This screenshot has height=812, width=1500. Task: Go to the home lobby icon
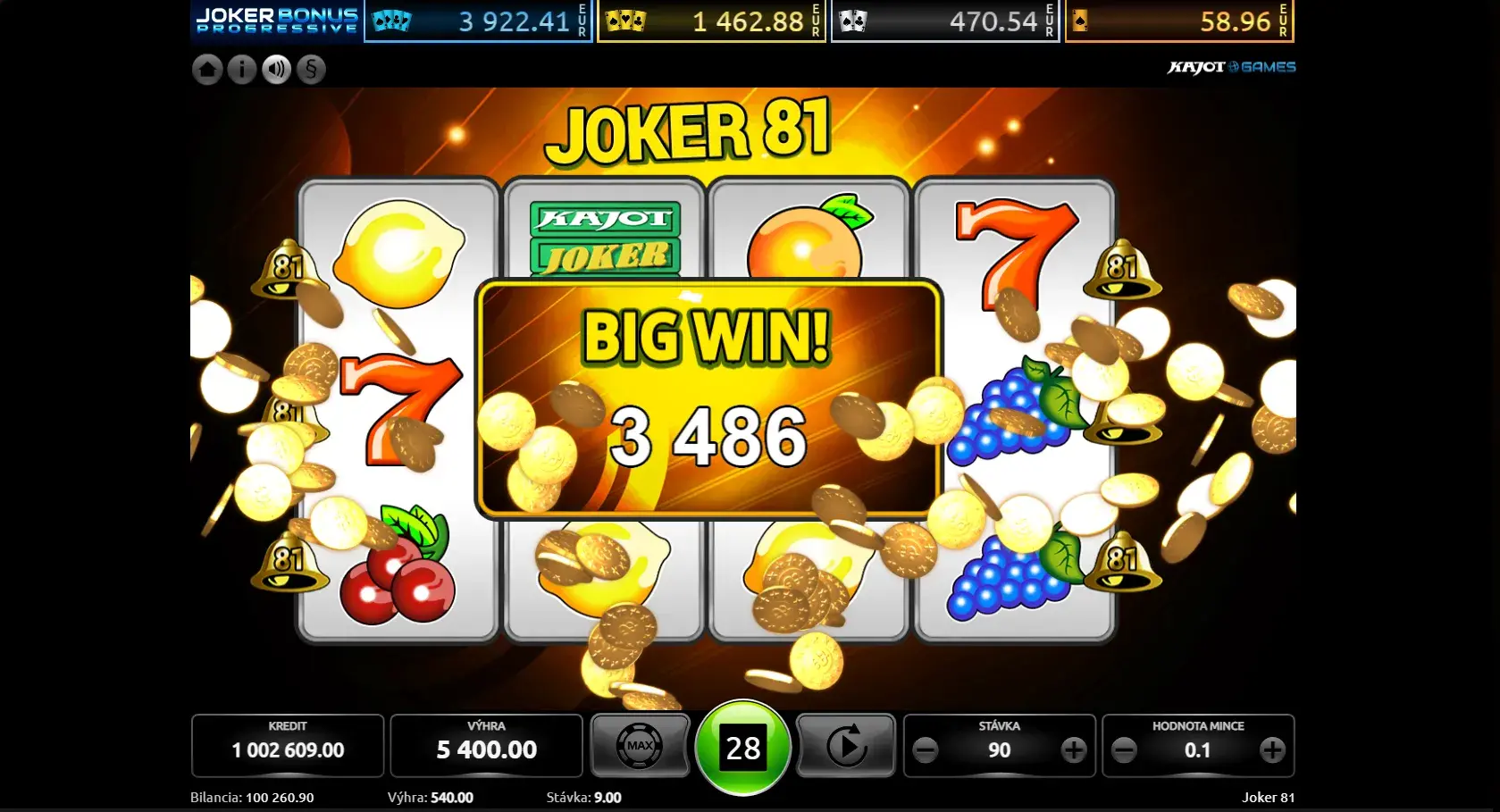207,70
